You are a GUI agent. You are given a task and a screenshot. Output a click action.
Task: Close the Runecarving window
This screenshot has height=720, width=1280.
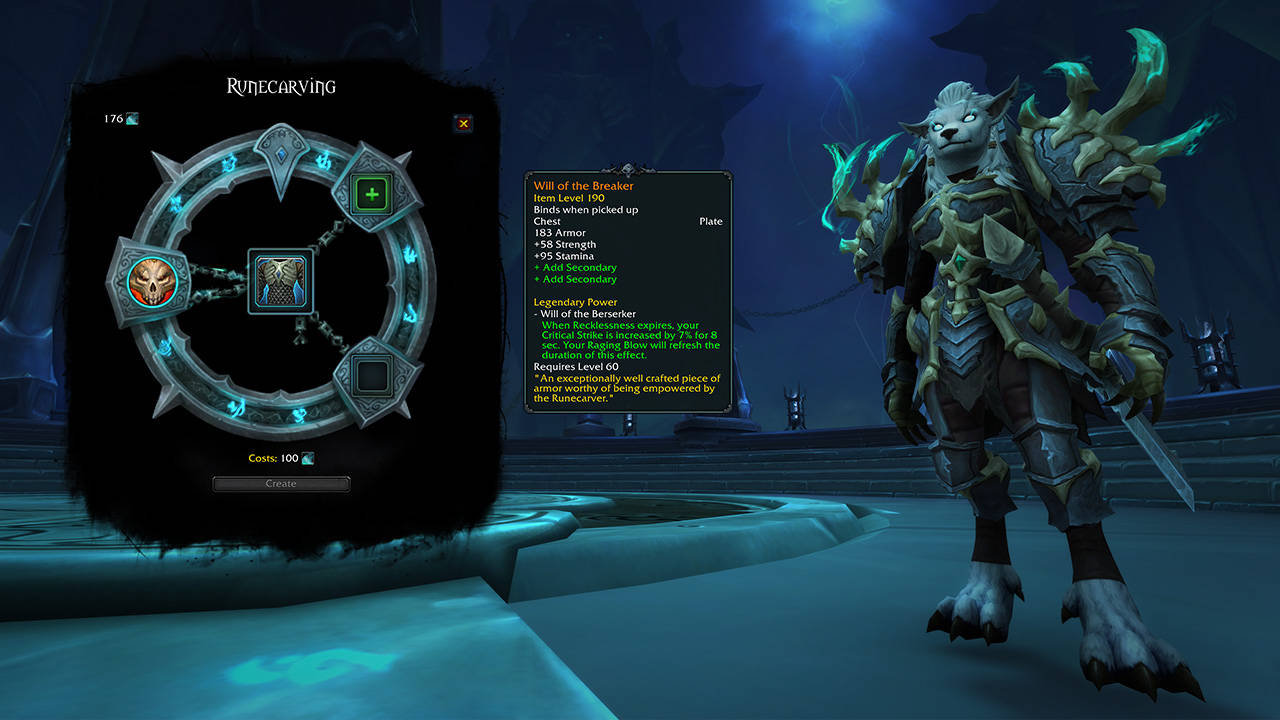click(463, 123)
